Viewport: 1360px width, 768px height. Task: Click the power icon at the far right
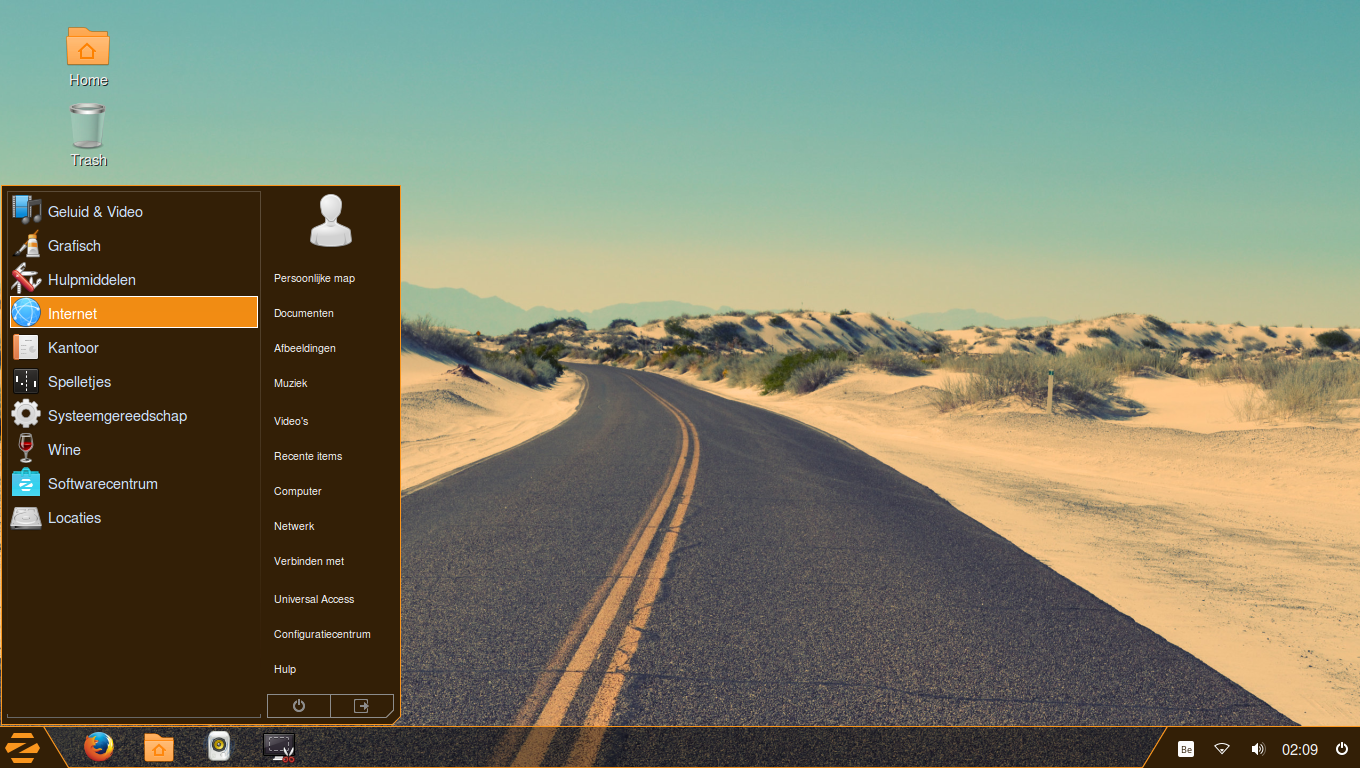coord(1340,747)
